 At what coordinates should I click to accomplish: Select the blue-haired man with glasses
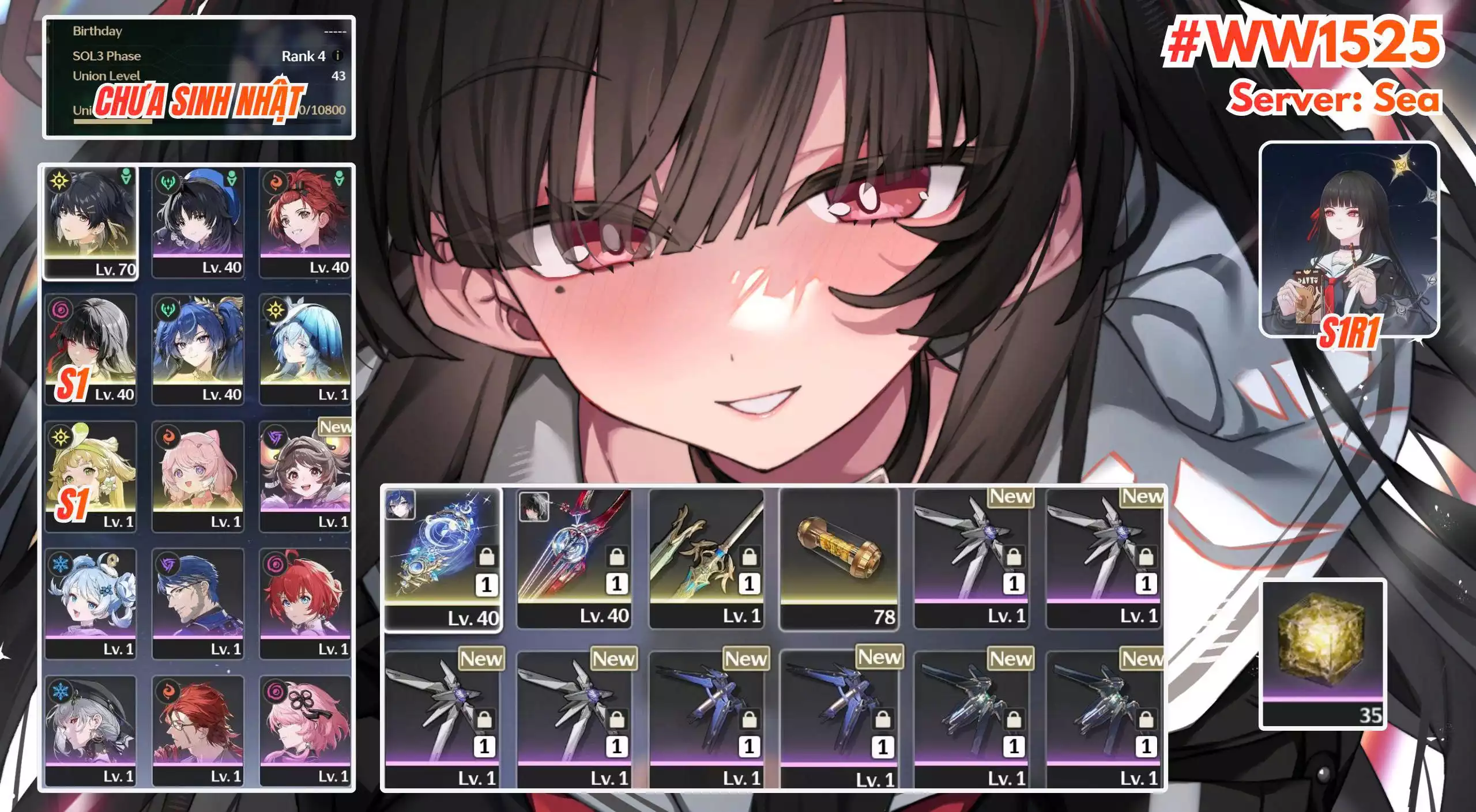[198, 603]
